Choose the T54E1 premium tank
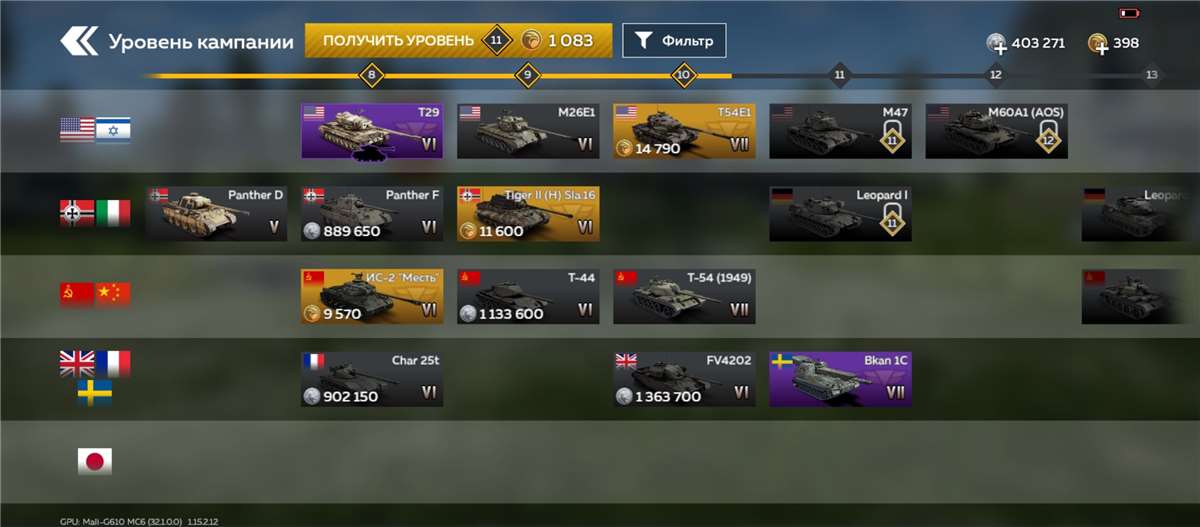Viewport: 1200px width, 527px height. [684, 130]
